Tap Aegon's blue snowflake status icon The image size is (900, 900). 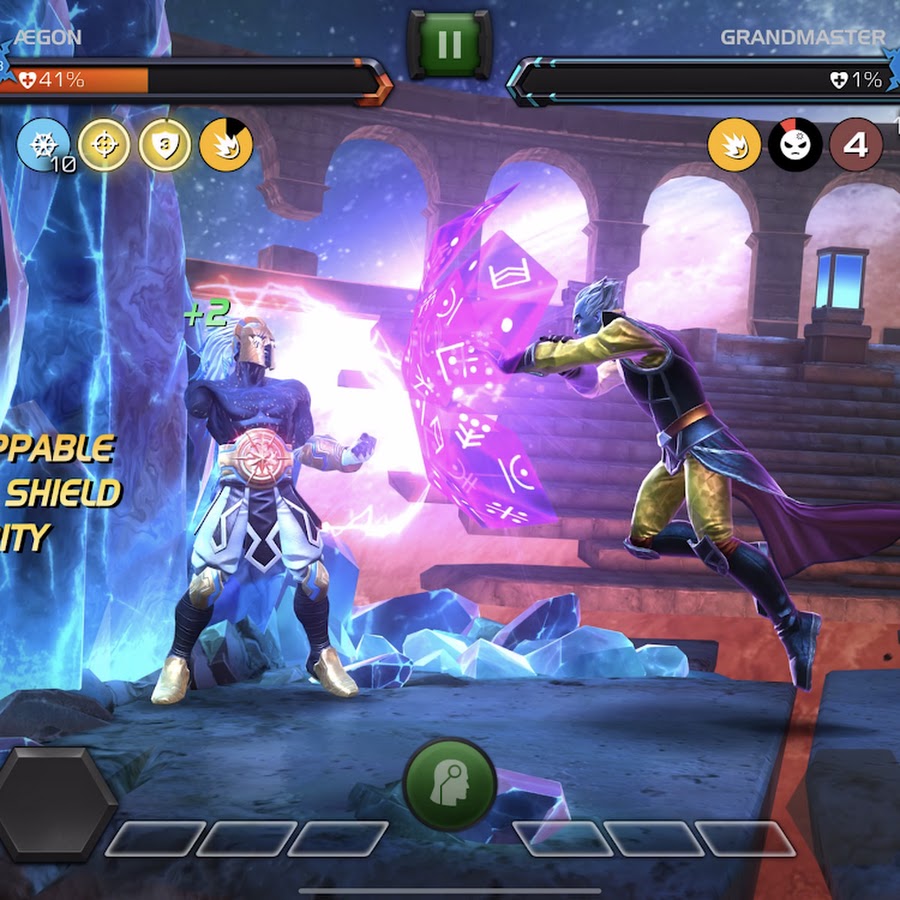click(x=43, y=146)
